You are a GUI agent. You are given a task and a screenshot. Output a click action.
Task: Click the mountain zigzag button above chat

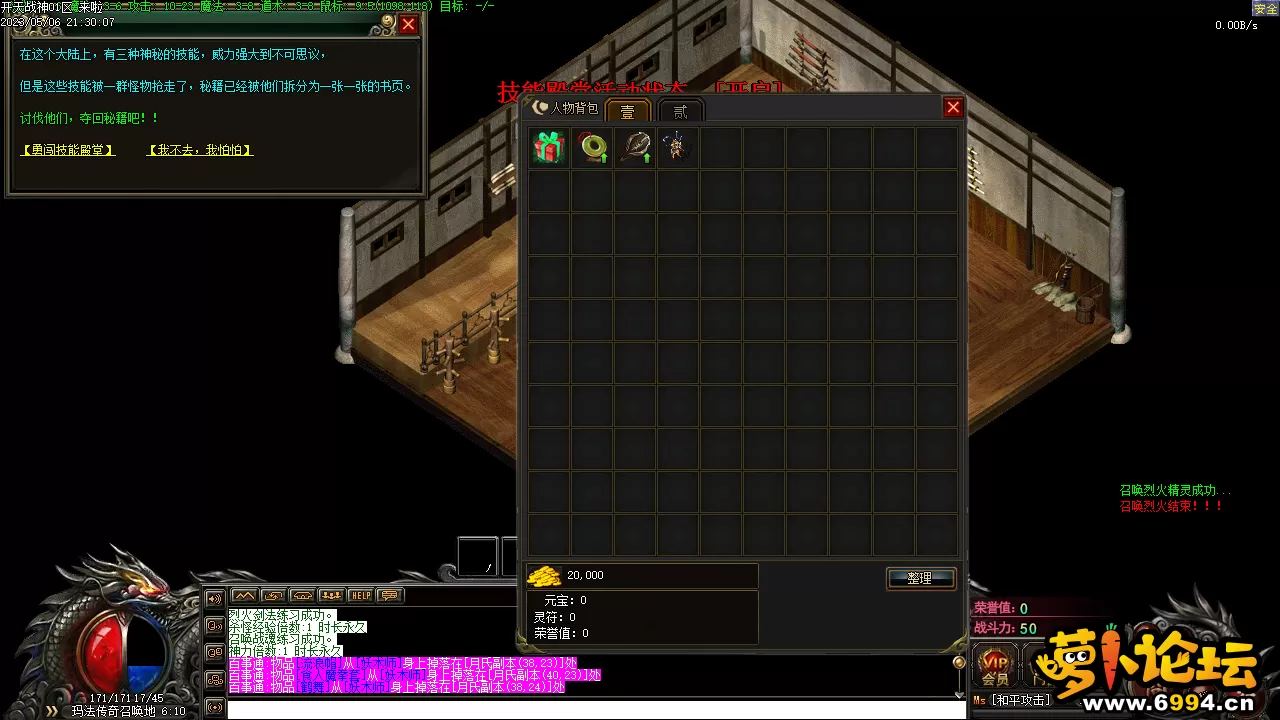pos(244,596)
